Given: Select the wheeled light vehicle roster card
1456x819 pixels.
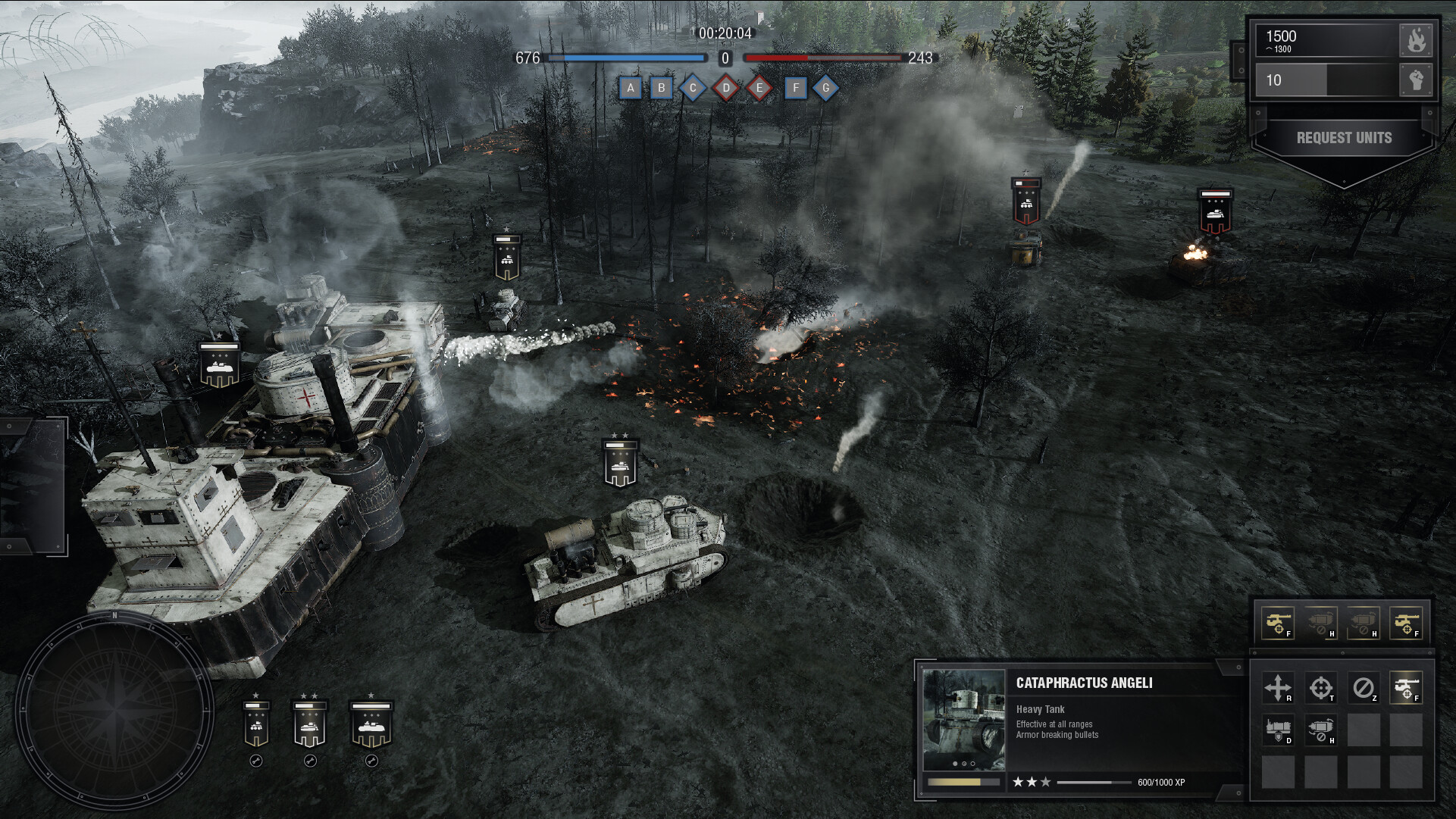Looking at the screenshot, I should pos(256,724).
